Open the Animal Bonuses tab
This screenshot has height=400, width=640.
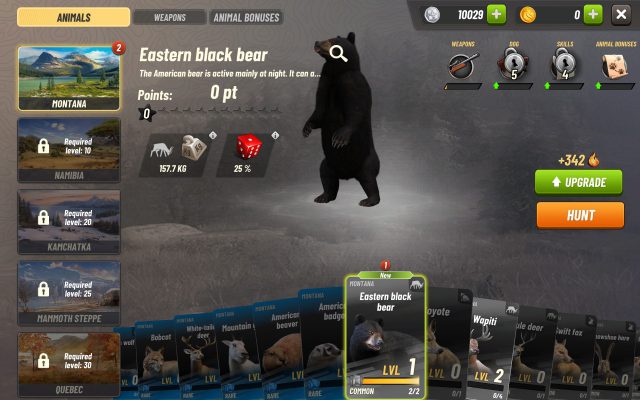point(246,17)
